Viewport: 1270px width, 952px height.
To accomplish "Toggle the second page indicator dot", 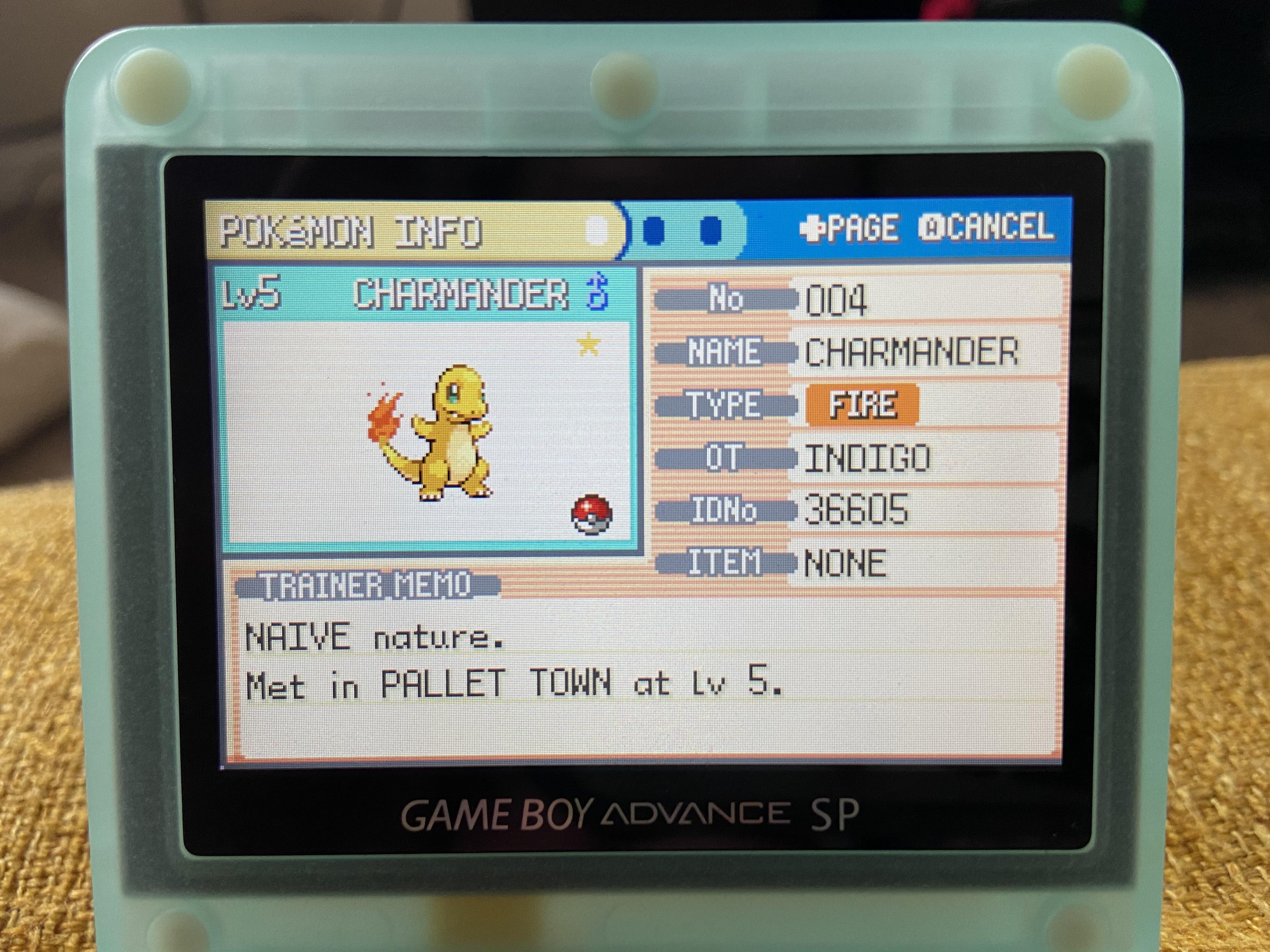I will (654, 228).
